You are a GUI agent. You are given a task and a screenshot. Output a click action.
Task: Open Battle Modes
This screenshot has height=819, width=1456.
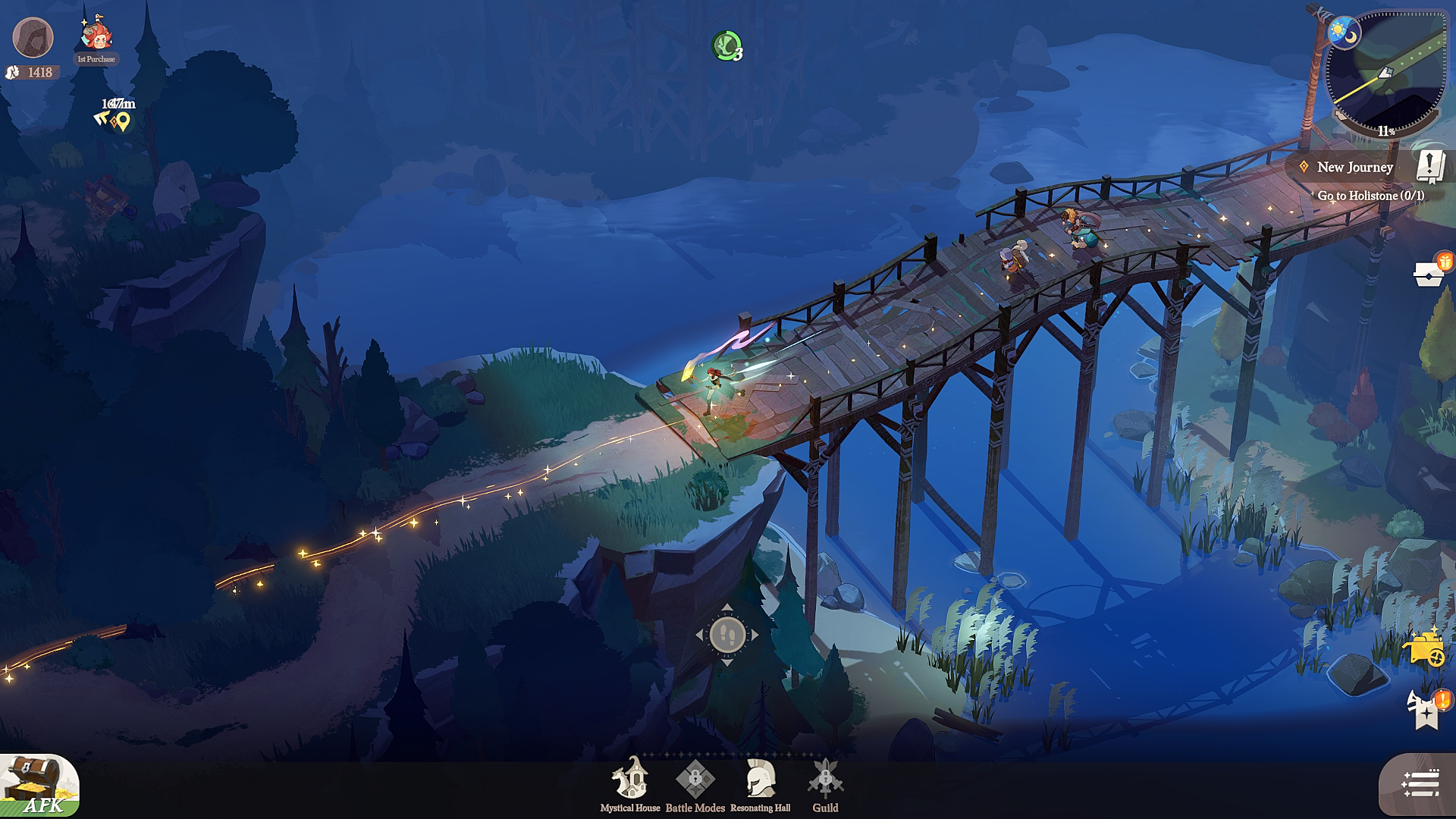tap(695, 783)
